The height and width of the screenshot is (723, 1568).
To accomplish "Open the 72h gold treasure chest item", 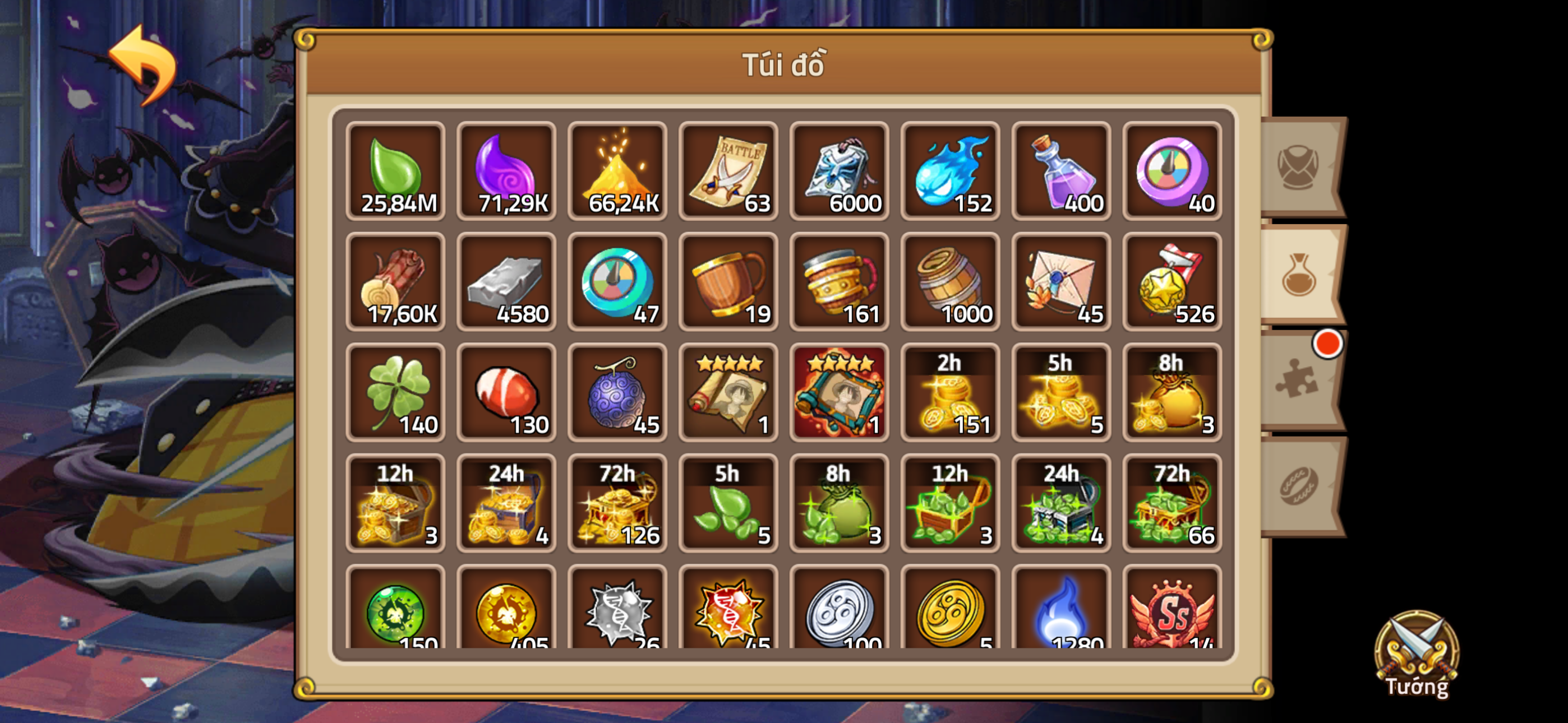I will pyautogui.click(x=617, y=503).
